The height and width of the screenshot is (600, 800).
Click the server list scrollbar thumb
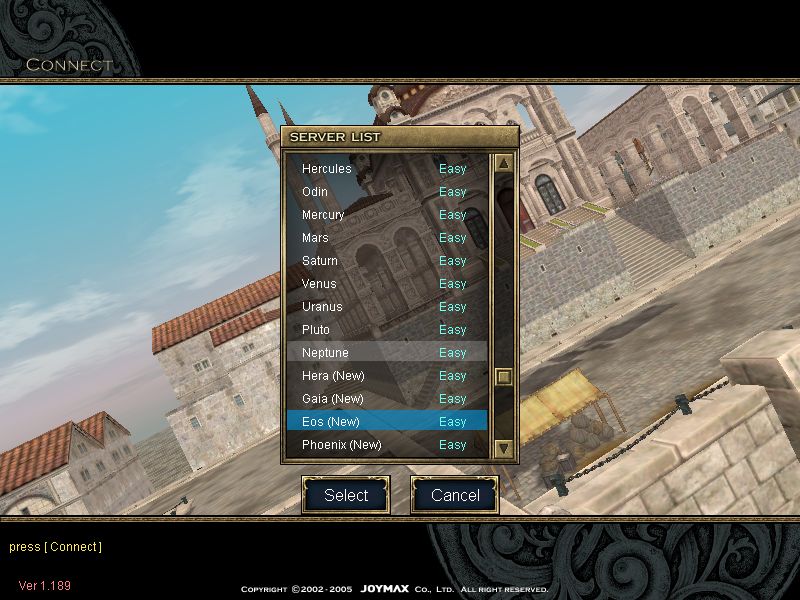504,377
